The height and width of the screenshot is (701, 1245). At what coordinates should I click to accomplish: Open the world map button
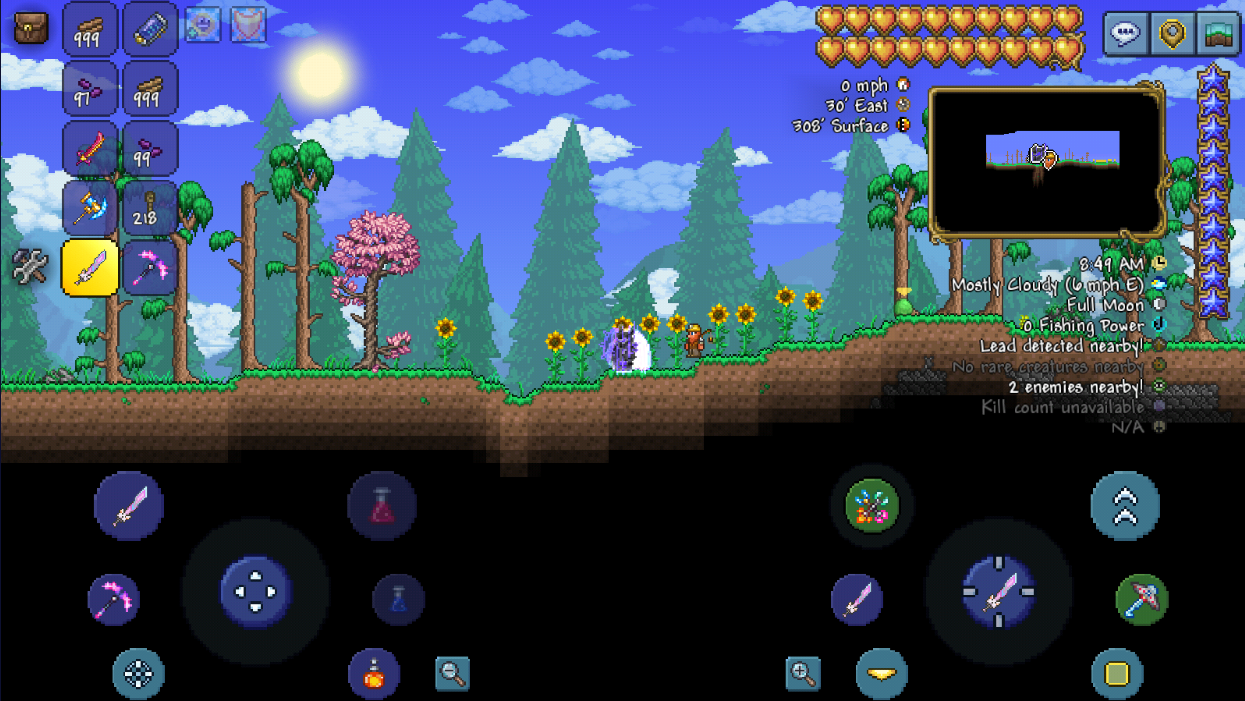(1218, 33)
